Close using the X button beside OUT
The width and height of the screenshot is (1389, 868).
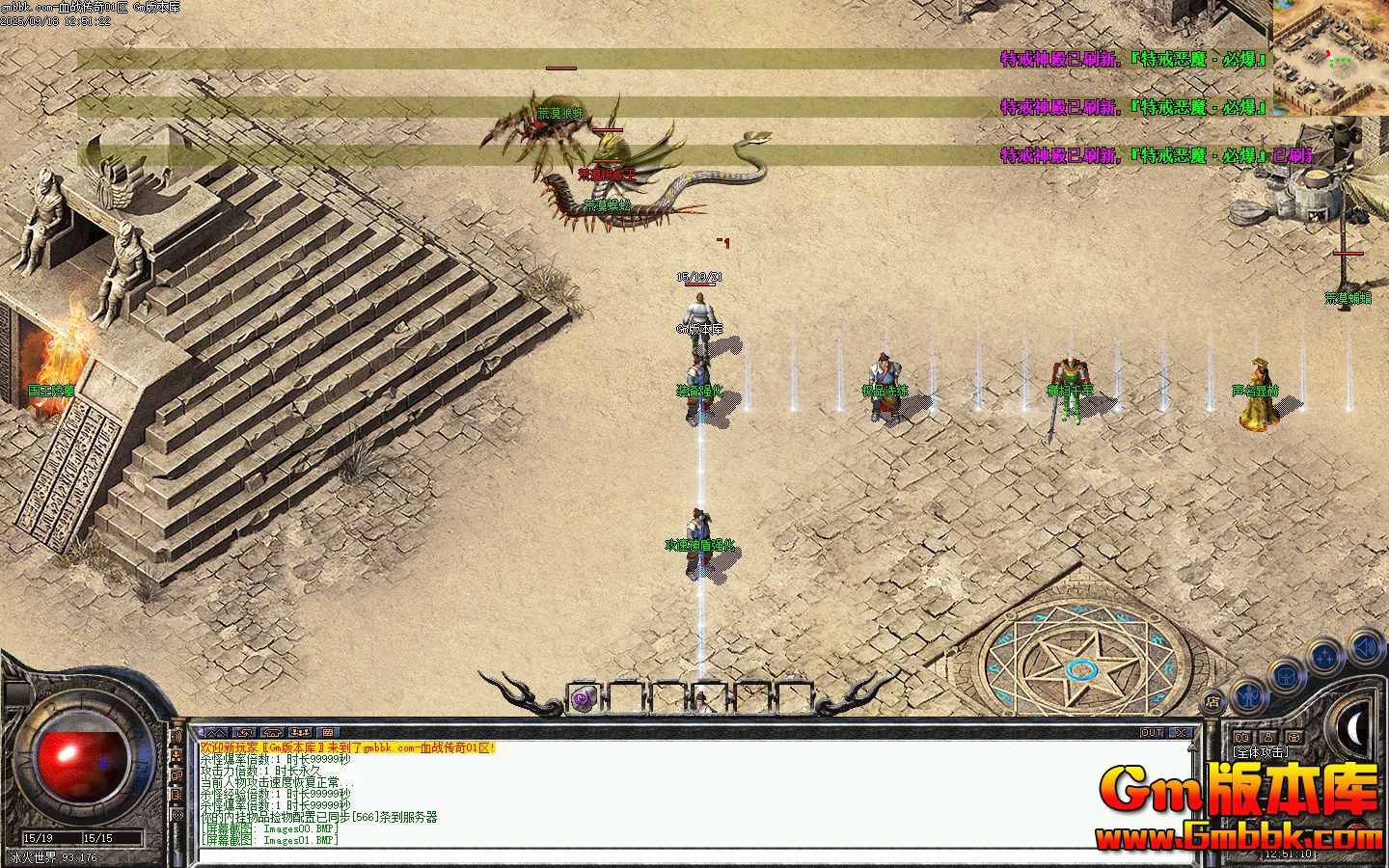(1182, 733)
